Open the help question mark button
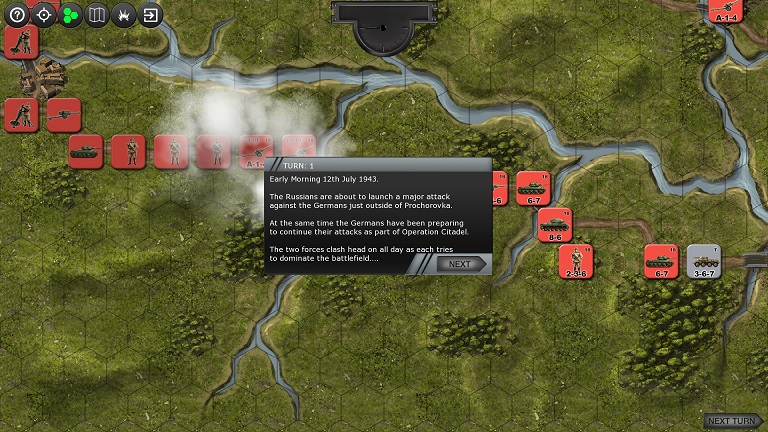The image size is (768, 432). click(x=17, y=15)
